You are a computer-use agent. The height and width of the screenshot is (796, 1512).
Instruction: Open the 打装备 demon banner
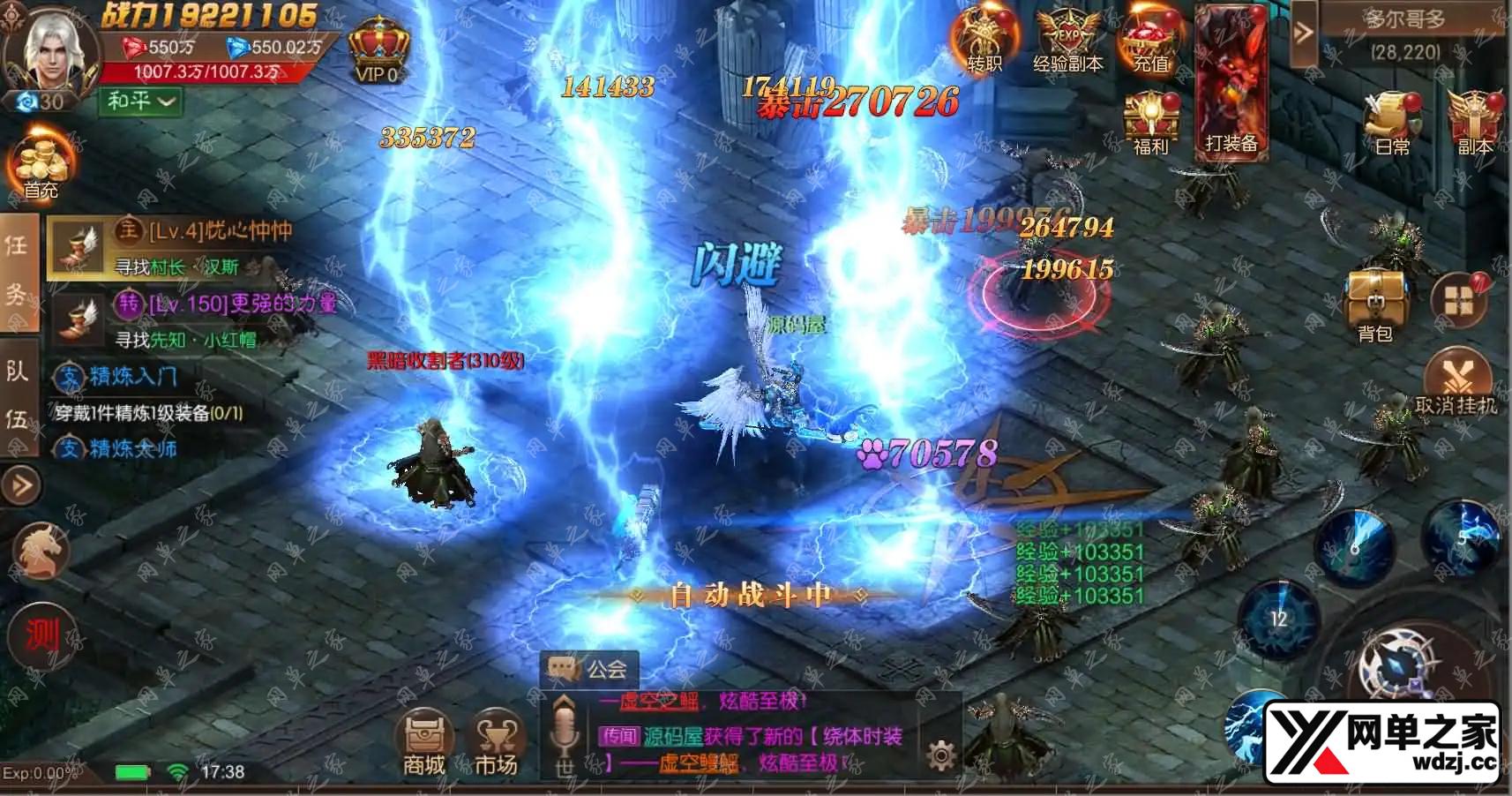tap(1231, 84)
